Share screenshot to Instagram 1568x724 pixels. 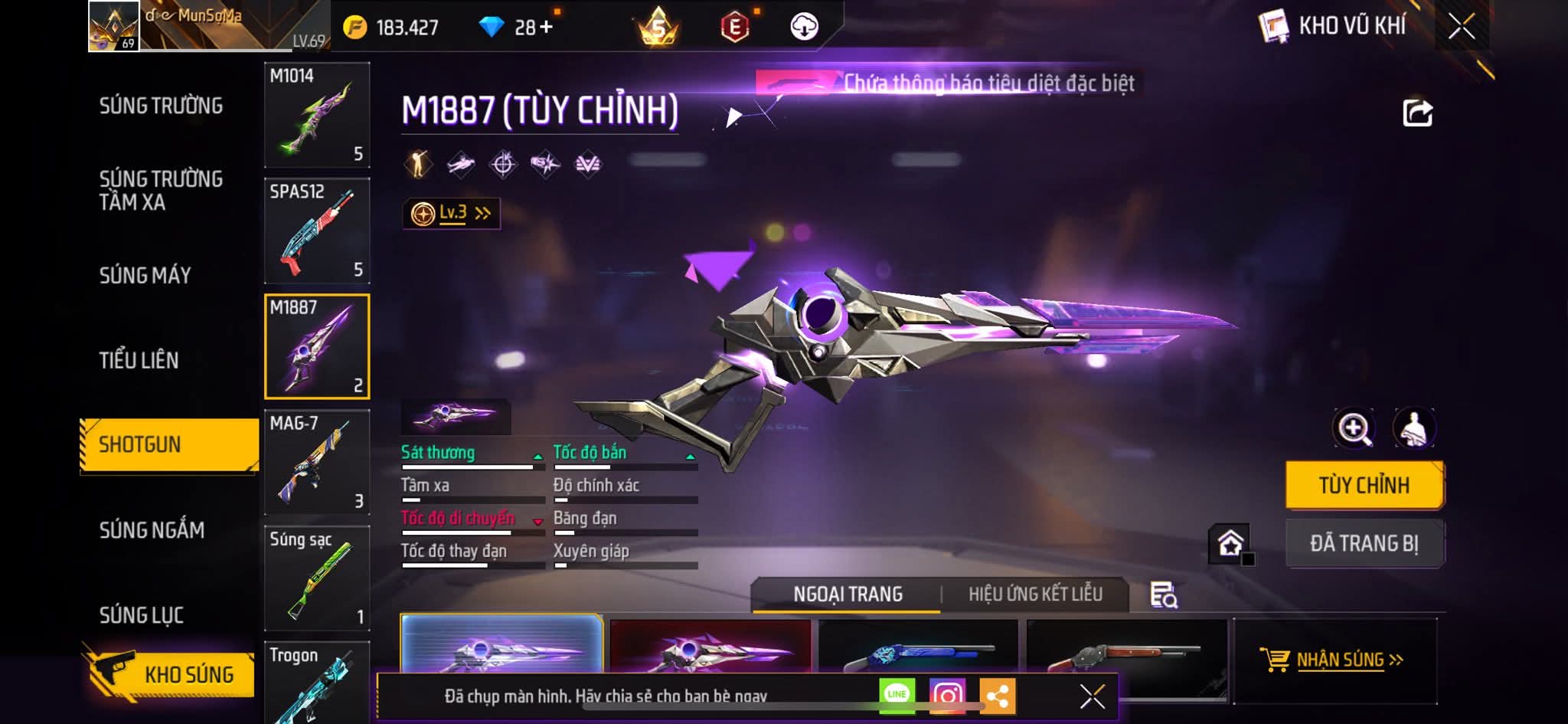[x=947, y=696]
